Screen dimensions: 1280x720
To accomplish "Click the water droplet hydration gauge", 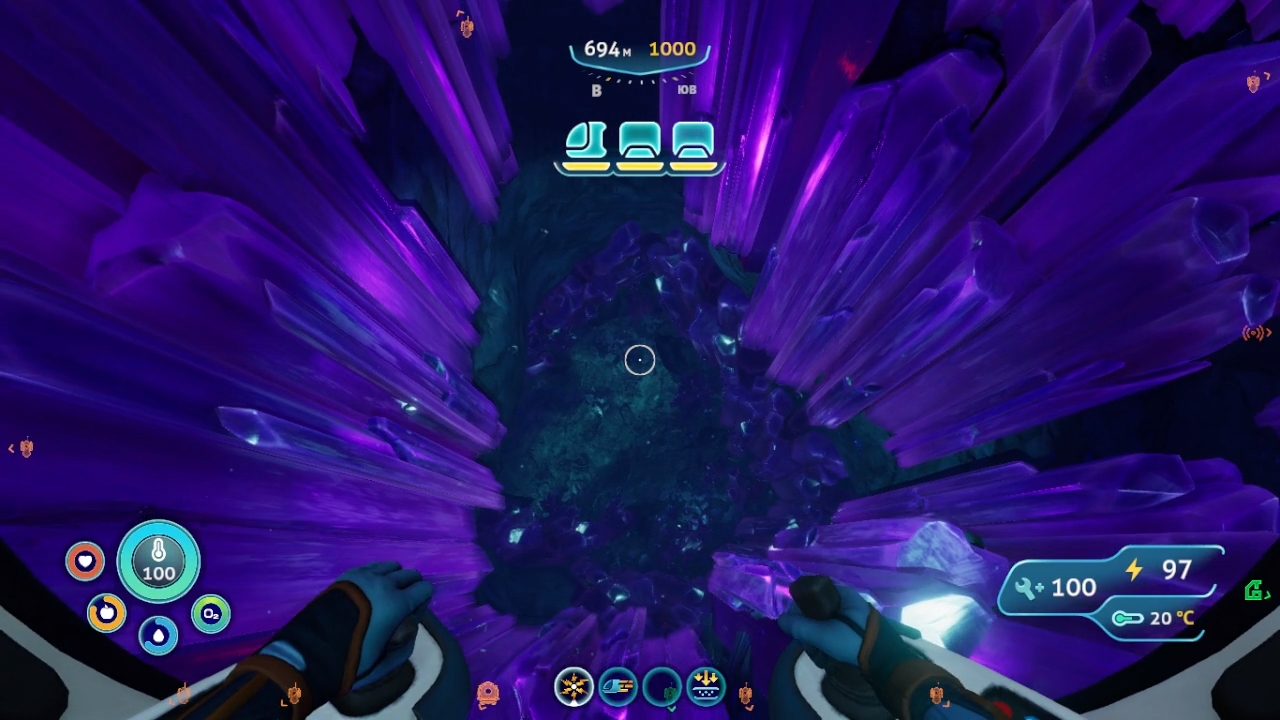I will point(159,635).
